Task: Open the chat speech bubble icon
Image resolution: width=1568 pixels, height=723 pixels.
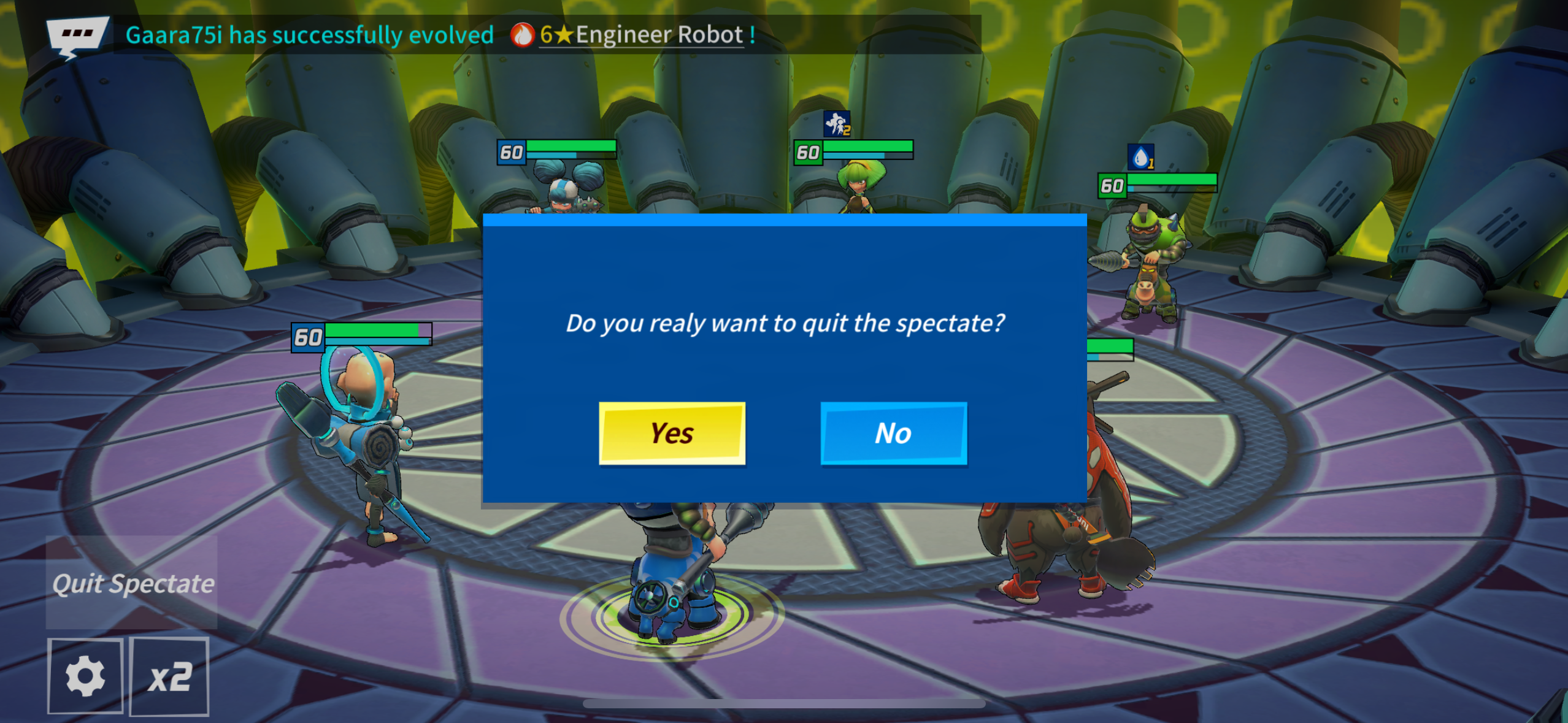Action: (77, 36)
